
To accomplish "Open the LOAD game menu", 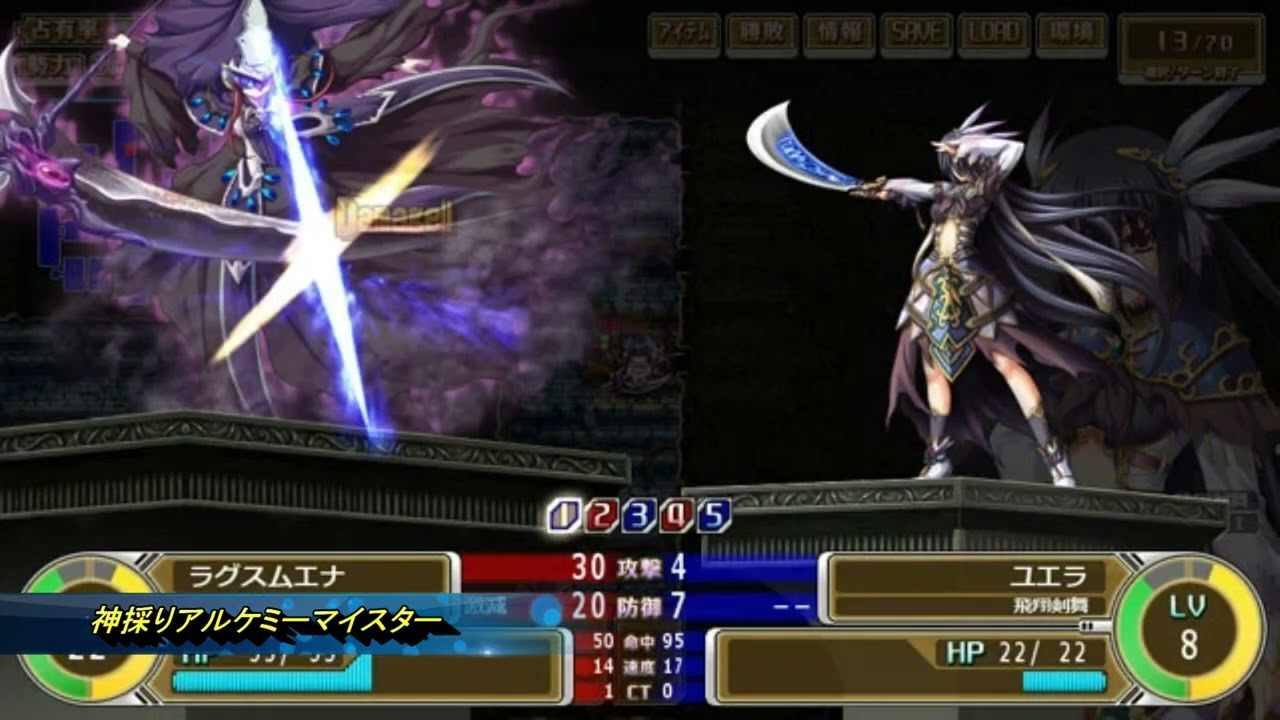I will pyautogui.click(x=994, y=35).
